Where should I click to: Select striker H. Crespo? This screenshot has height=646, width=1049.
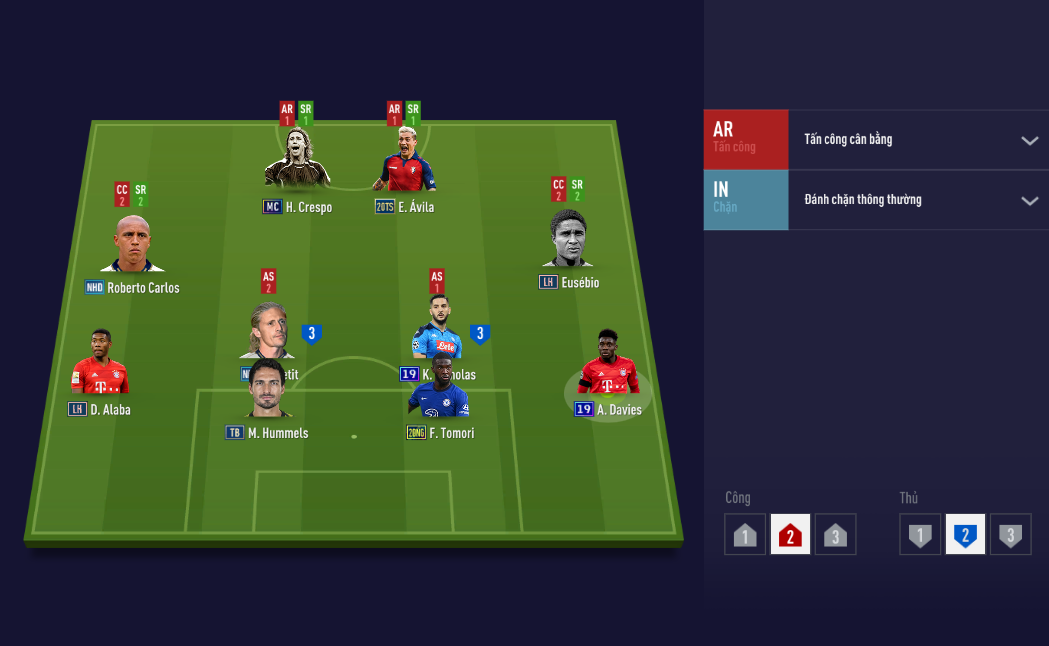point(297,166)
